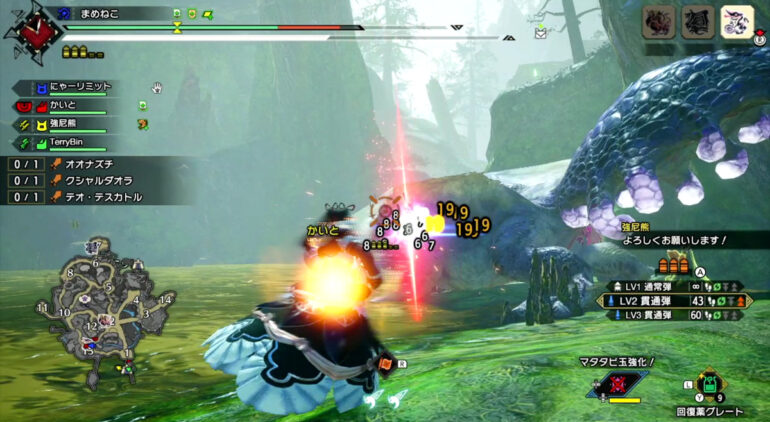Click the dark middle monster target icon
This screenshot has width=770, height=422.
coord(697,21)
